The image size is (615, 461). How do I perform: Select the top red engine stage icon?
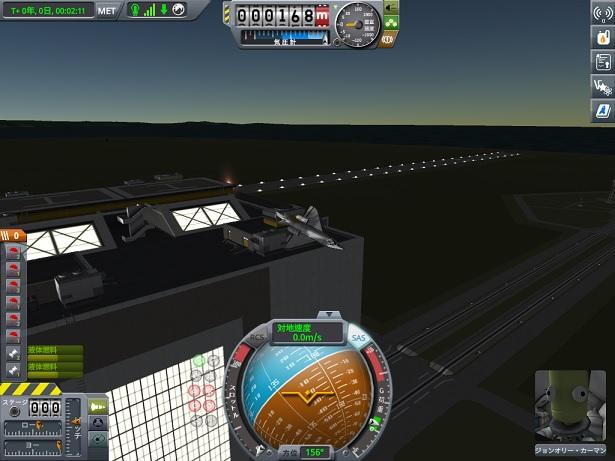pos(13,253)
